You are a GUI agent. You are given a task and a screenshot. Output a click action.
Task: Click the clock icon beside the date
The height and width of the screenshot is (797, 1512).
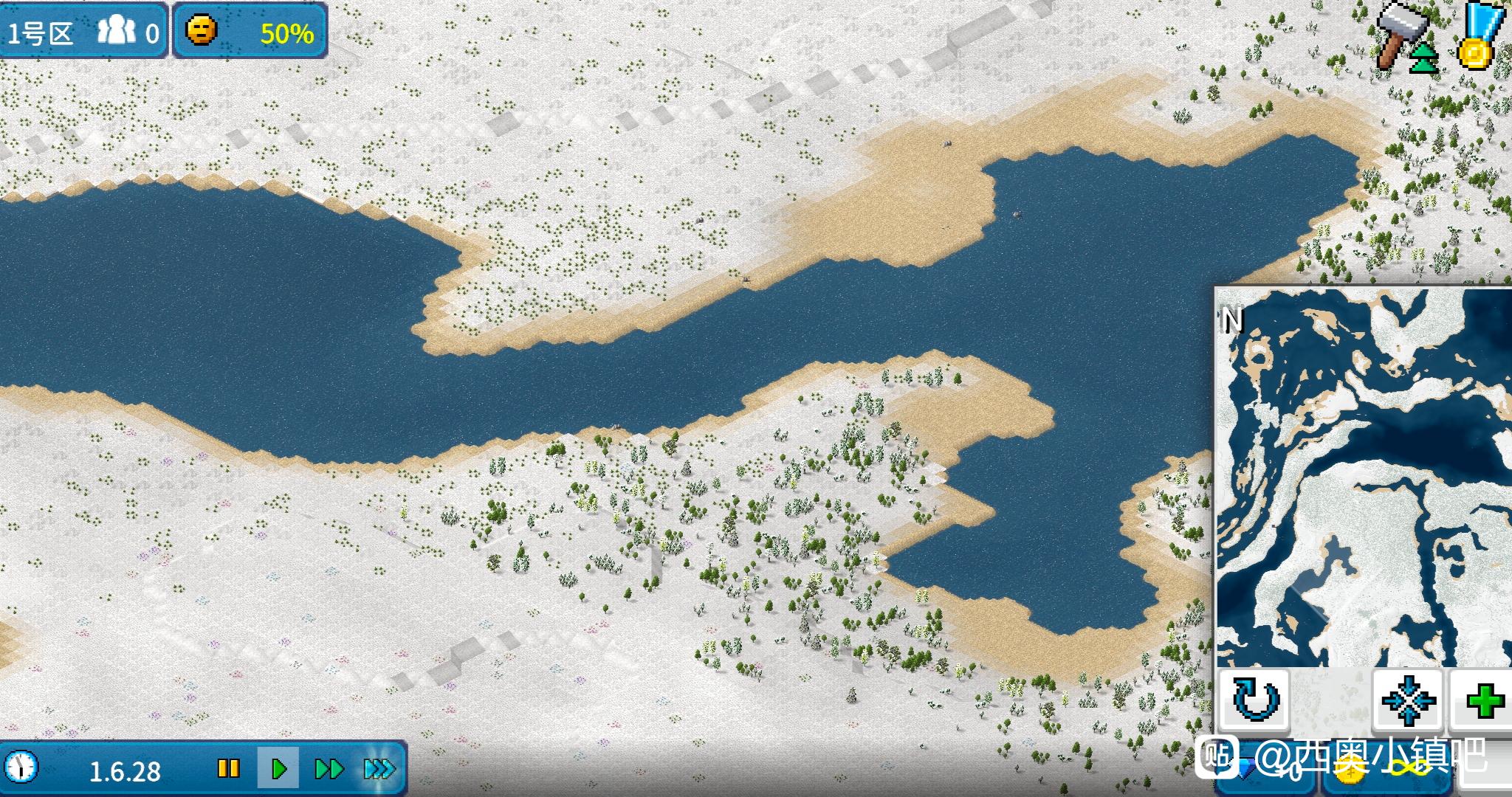[x=23, y=767]
